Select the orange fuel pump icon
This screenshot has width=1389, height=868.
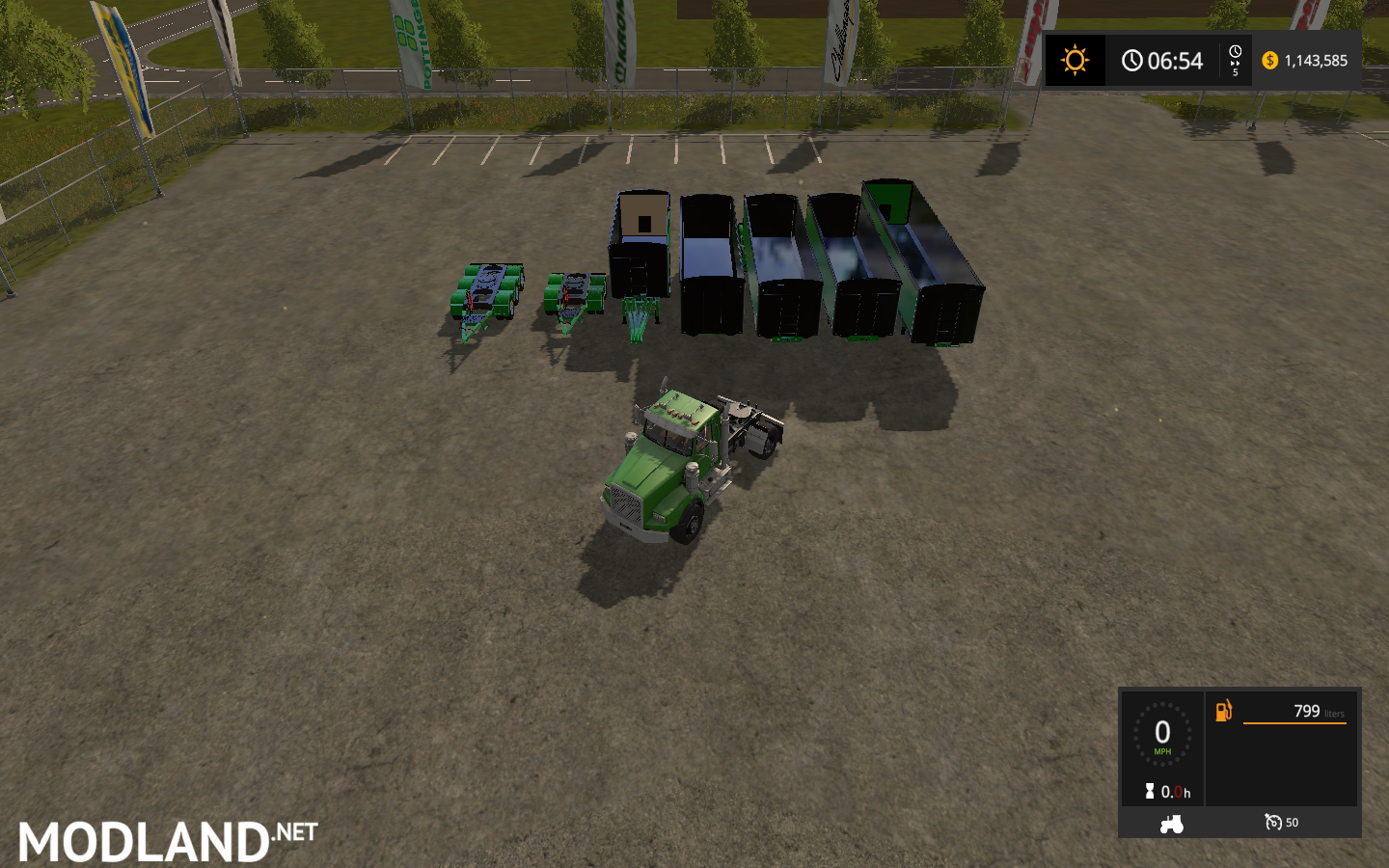click(1225, 711)
